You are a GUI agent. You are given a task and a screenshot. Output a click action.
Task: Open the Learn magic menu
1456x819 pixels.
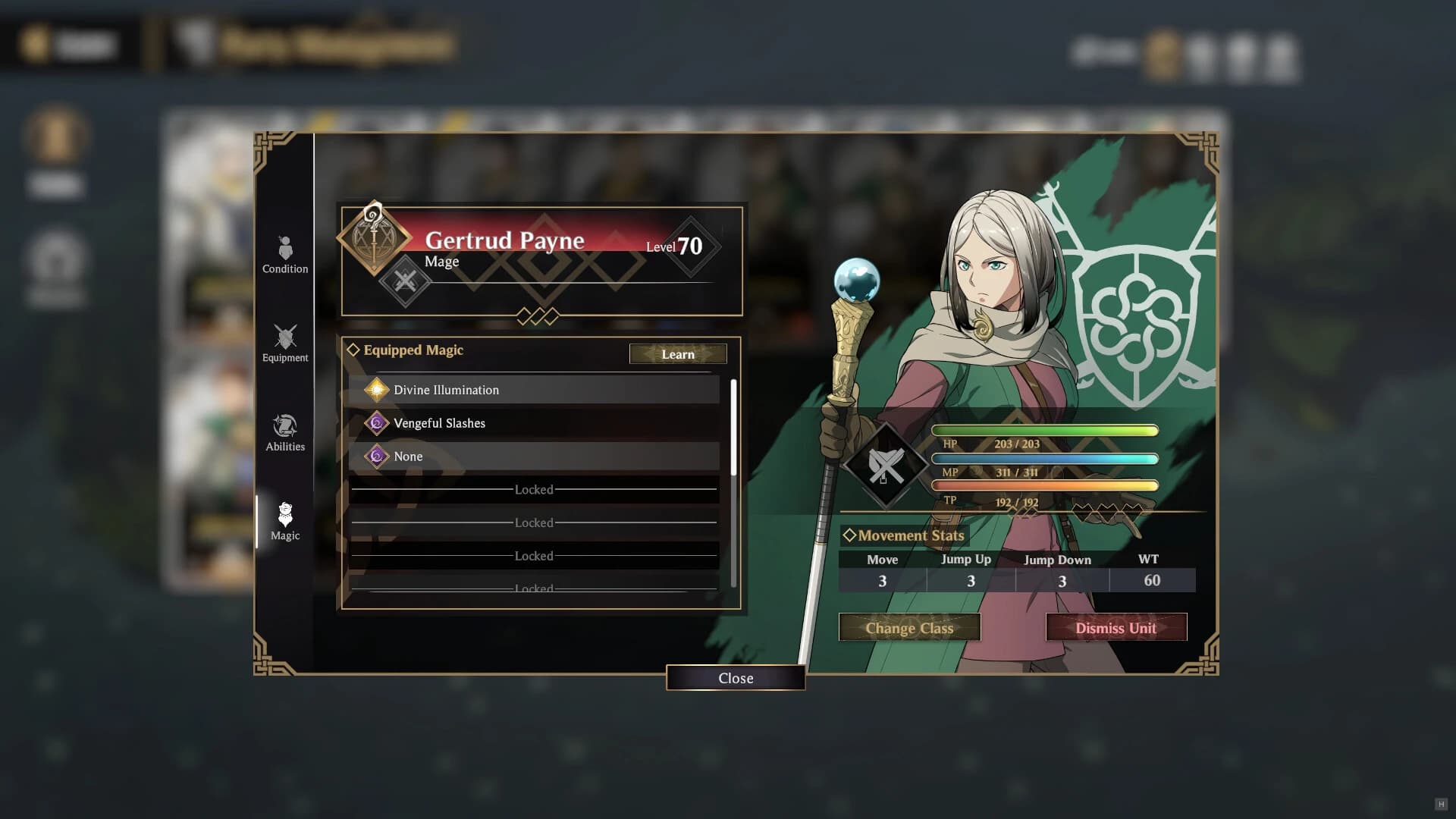pyautogui.click(x=677, y=354)
